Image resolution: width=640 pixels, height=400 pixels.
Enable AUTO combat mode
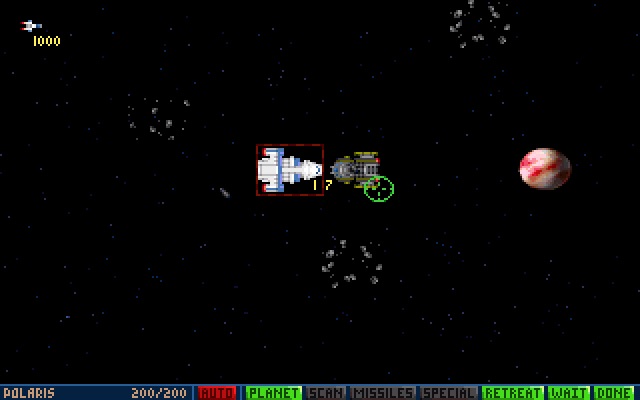coord(217,393)
